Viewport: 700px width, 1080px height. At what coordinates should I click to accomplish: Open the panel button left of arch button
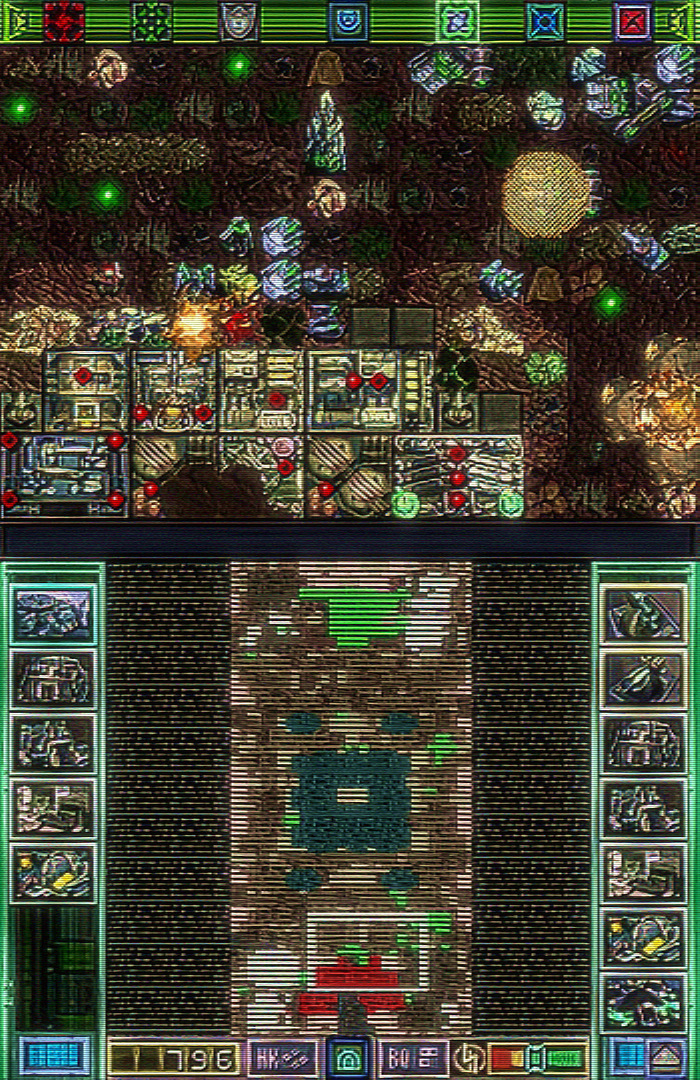284,1057
